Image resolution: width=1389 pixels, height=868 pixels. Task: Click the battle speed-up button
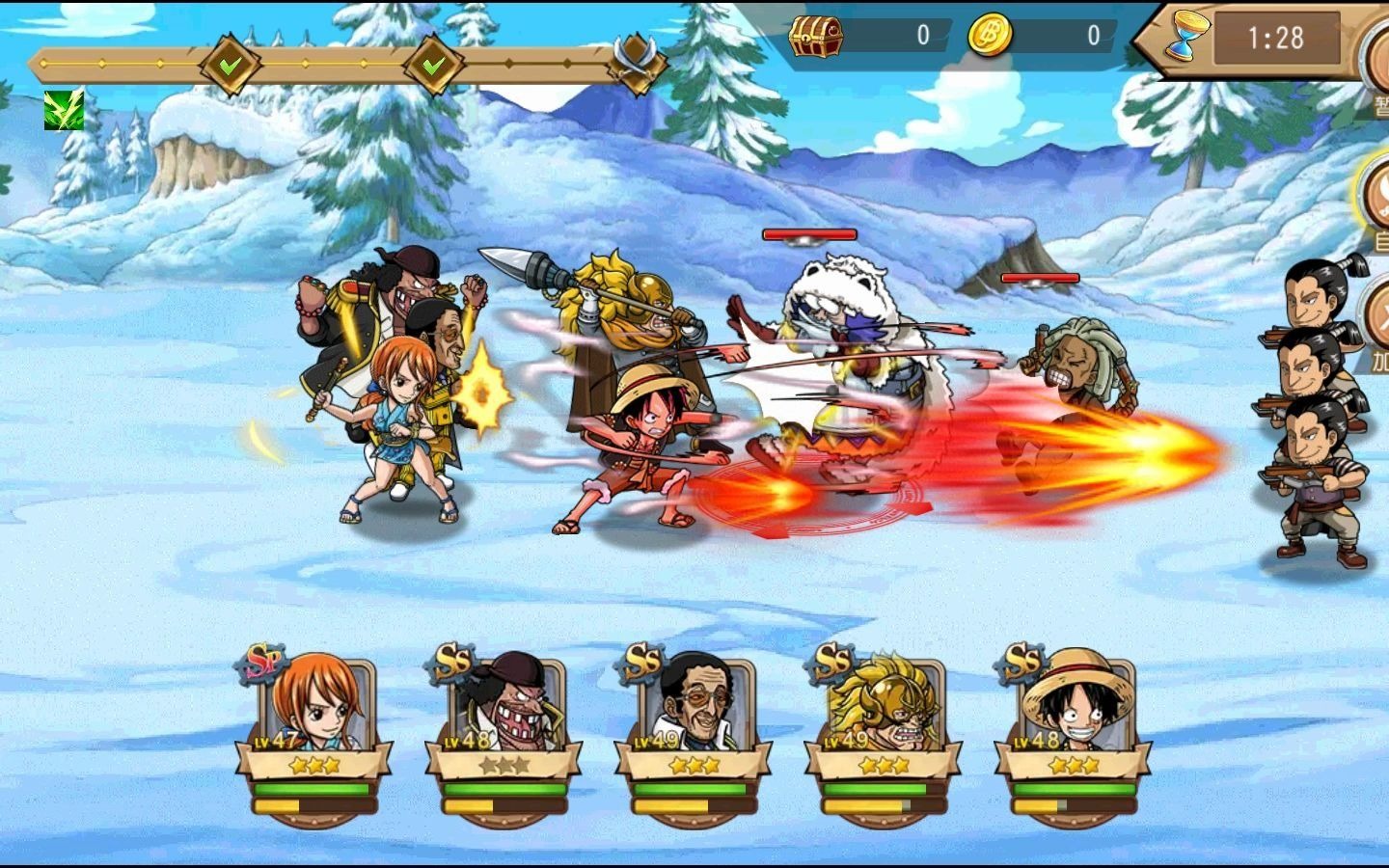(1376, 323)
